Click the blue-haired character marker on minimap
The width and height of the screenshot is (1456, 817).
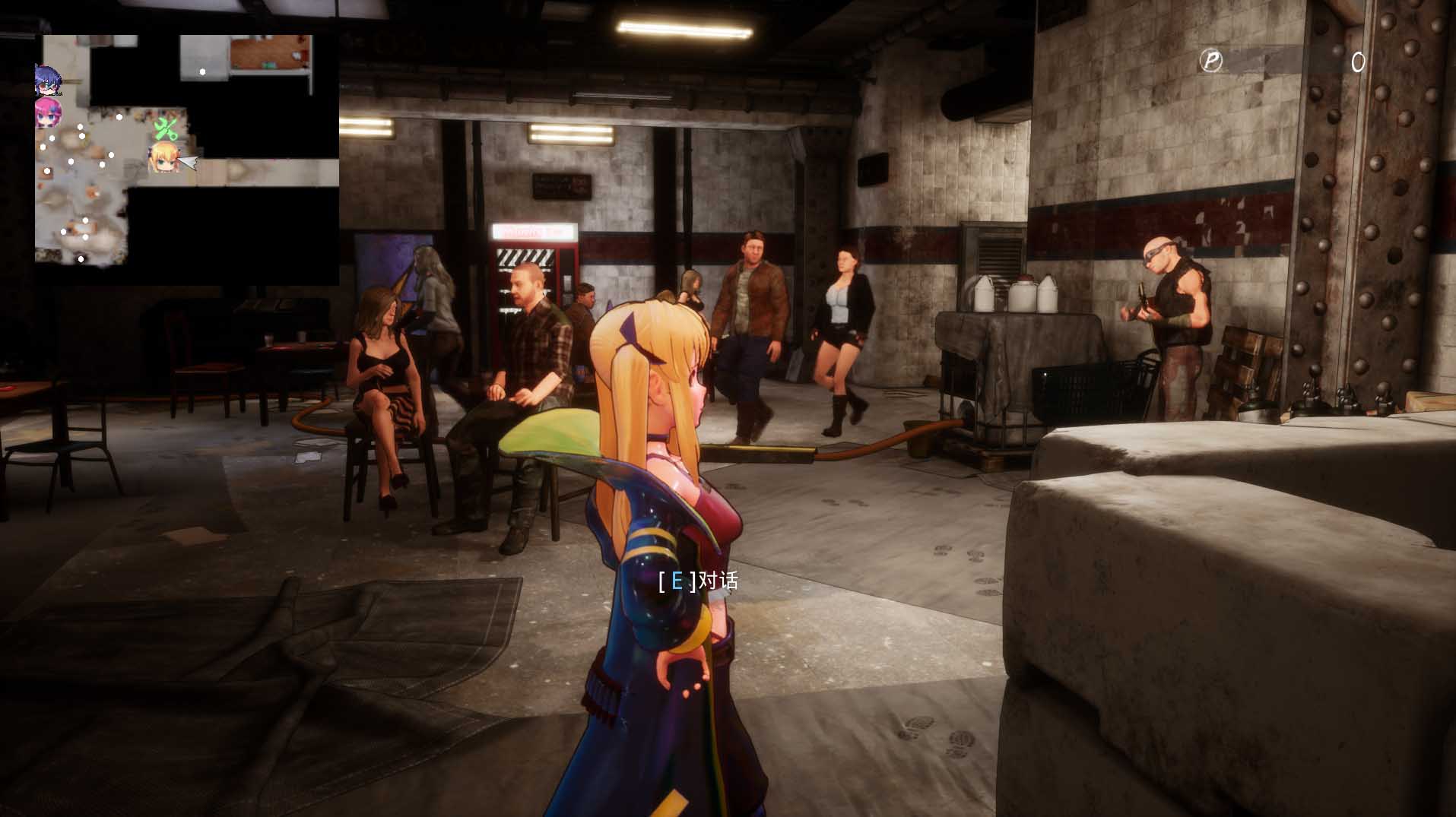(47, 81)
